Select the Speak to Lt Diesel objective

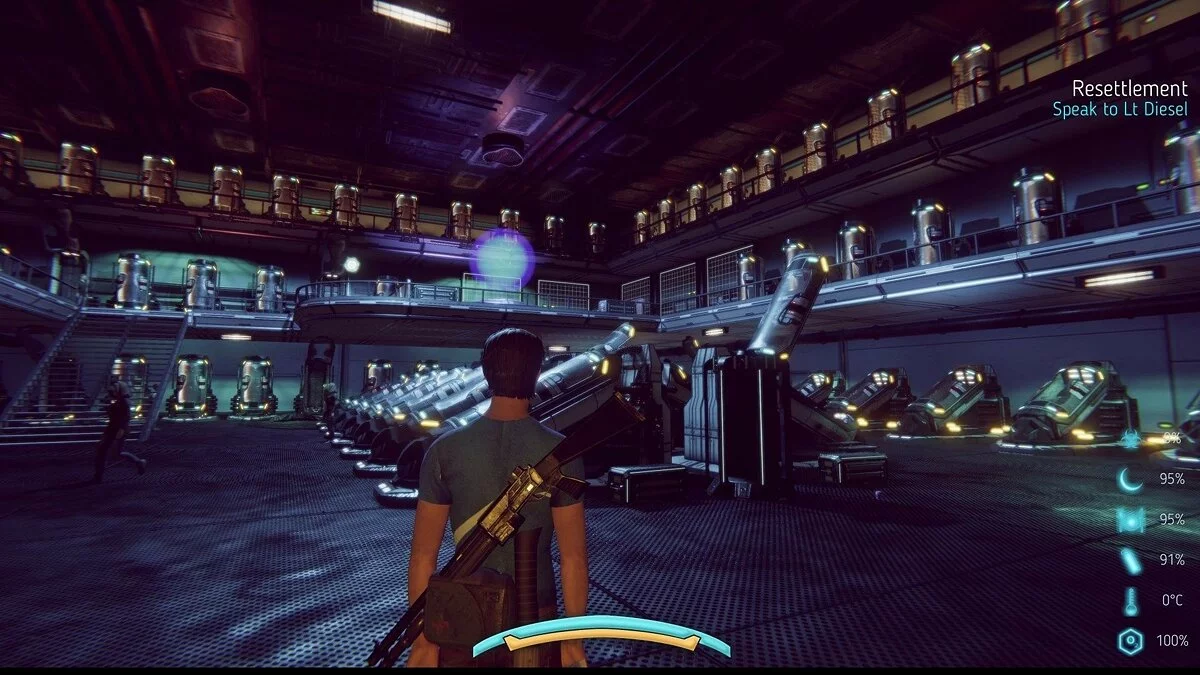coord(1120,110)
